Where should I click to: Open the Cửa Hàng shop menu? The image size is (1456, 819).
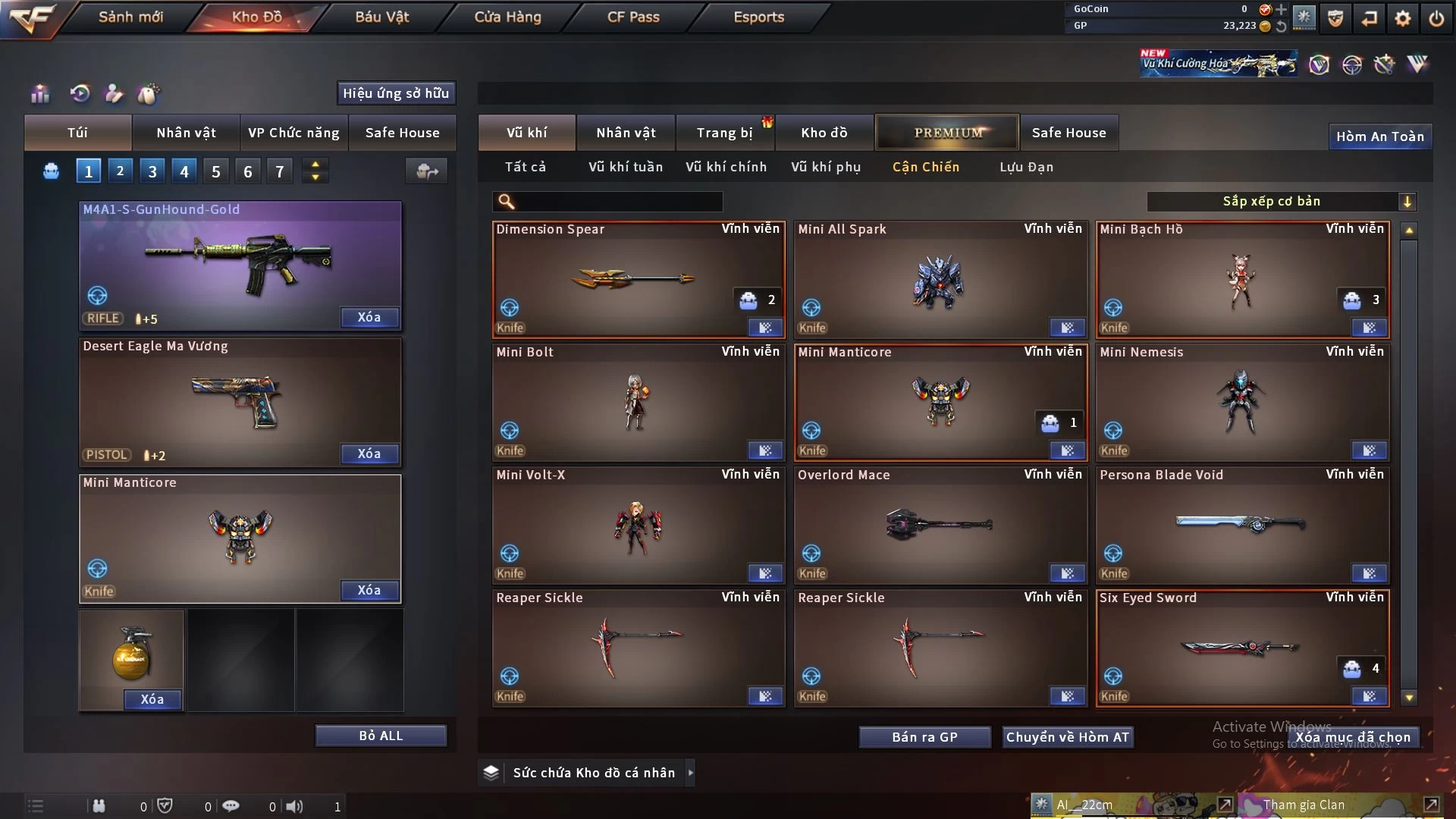click(507, 17)
